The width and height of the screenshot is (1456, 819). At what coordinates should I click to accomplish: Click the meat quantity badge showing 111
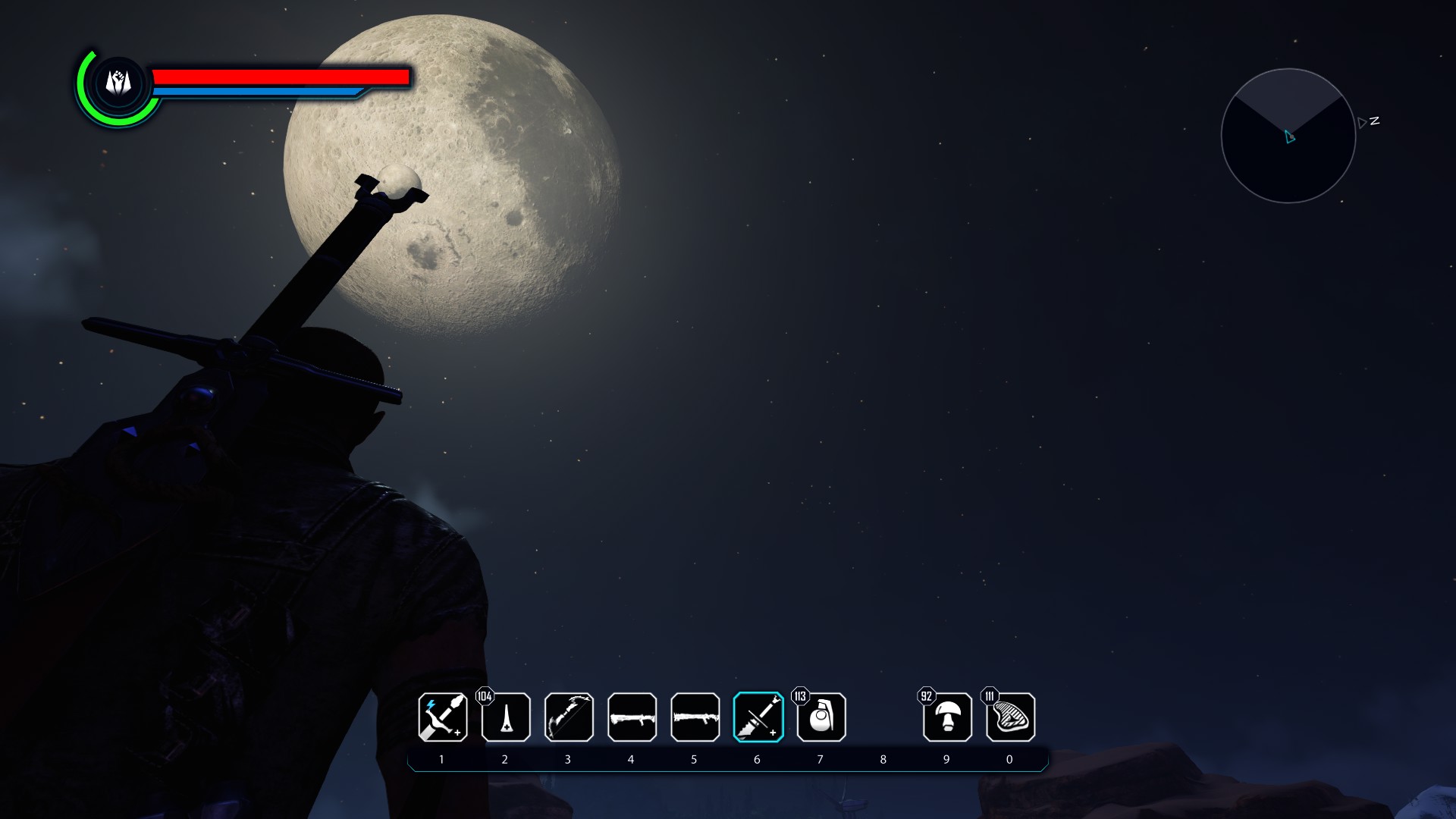[x=989, y=695]
